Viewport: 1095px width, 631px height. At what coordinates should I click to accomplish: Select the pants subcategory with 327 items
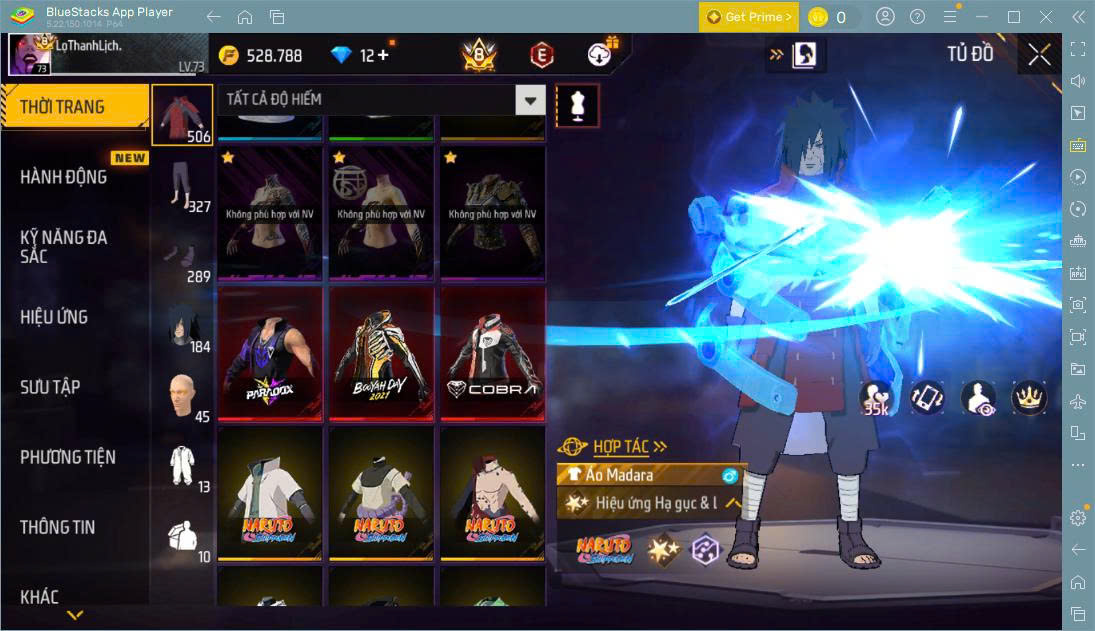[x=182, y=187]
